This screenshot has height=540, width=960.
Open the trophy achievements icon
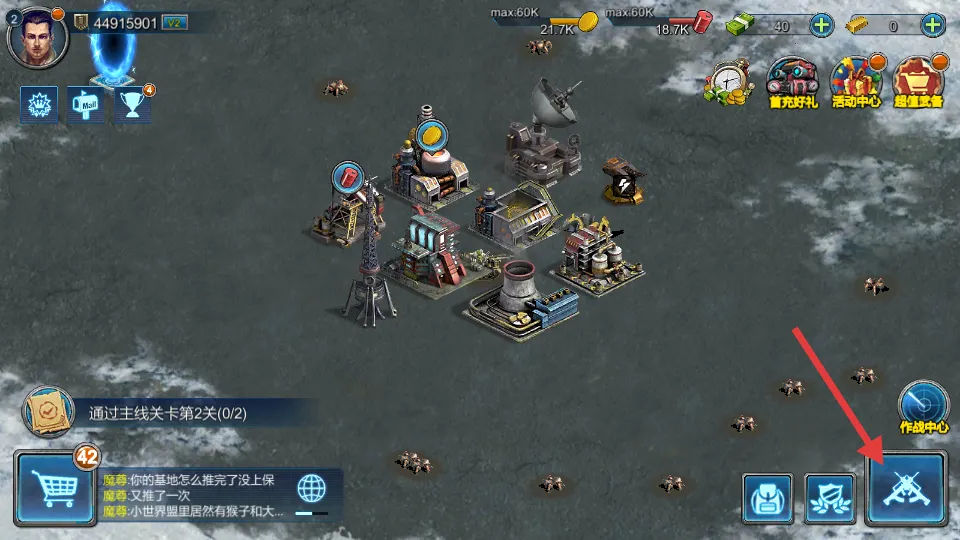[x=132, y=104]
